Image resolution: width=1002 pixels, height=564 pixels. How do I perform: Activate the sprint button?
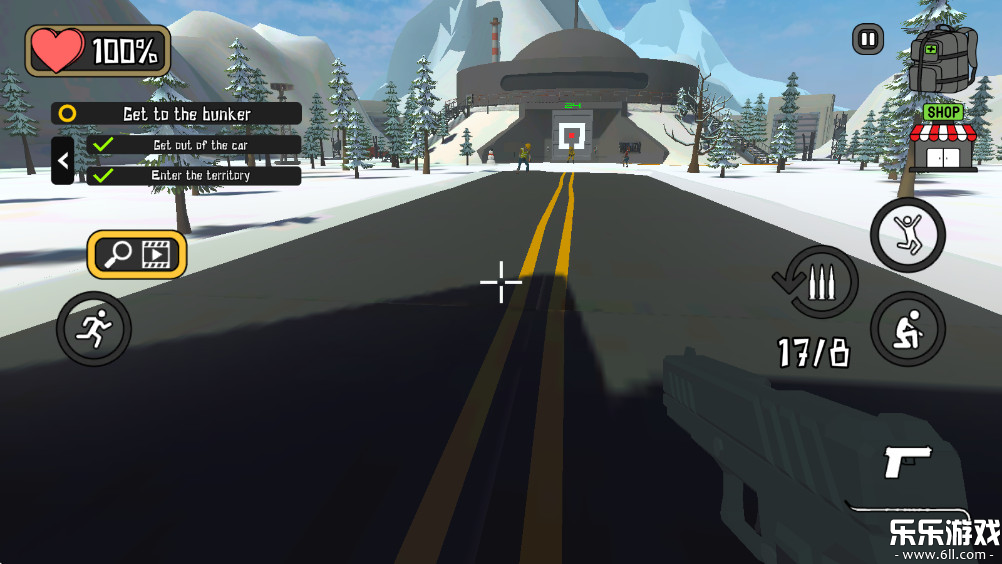(93, 328)
